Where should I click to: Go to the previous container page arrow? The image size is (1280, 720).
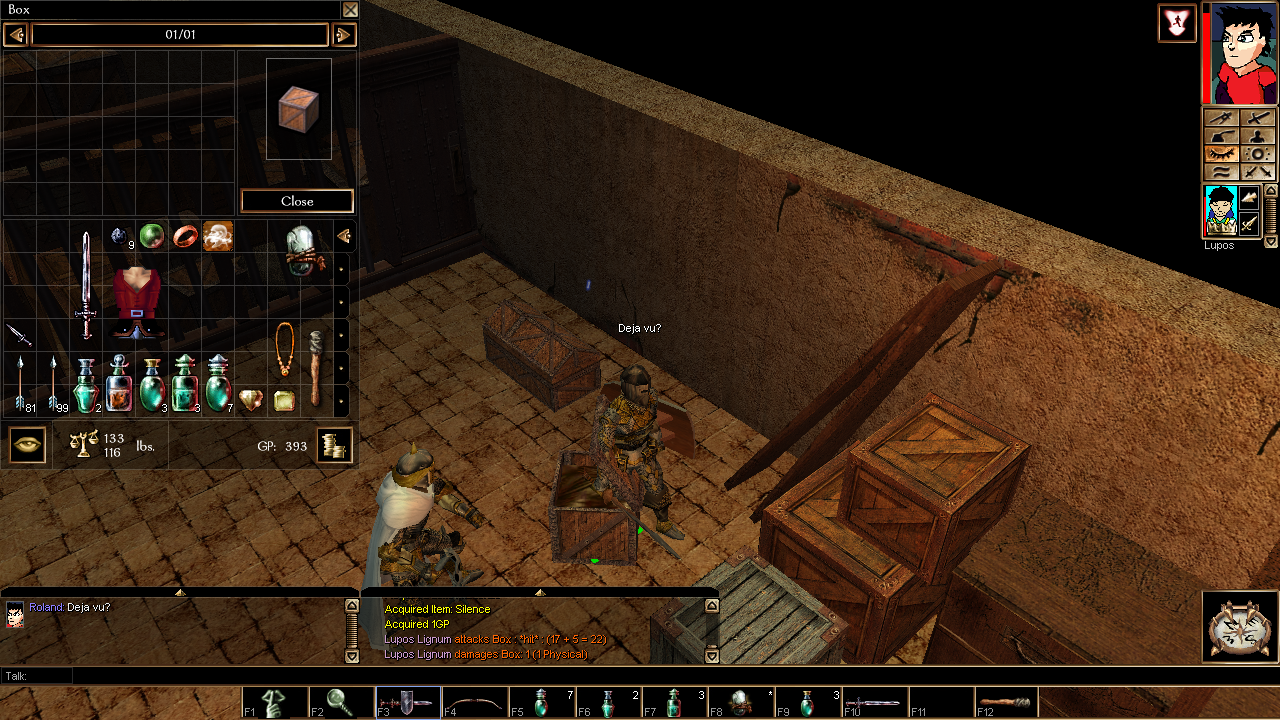tap(15, 35)
